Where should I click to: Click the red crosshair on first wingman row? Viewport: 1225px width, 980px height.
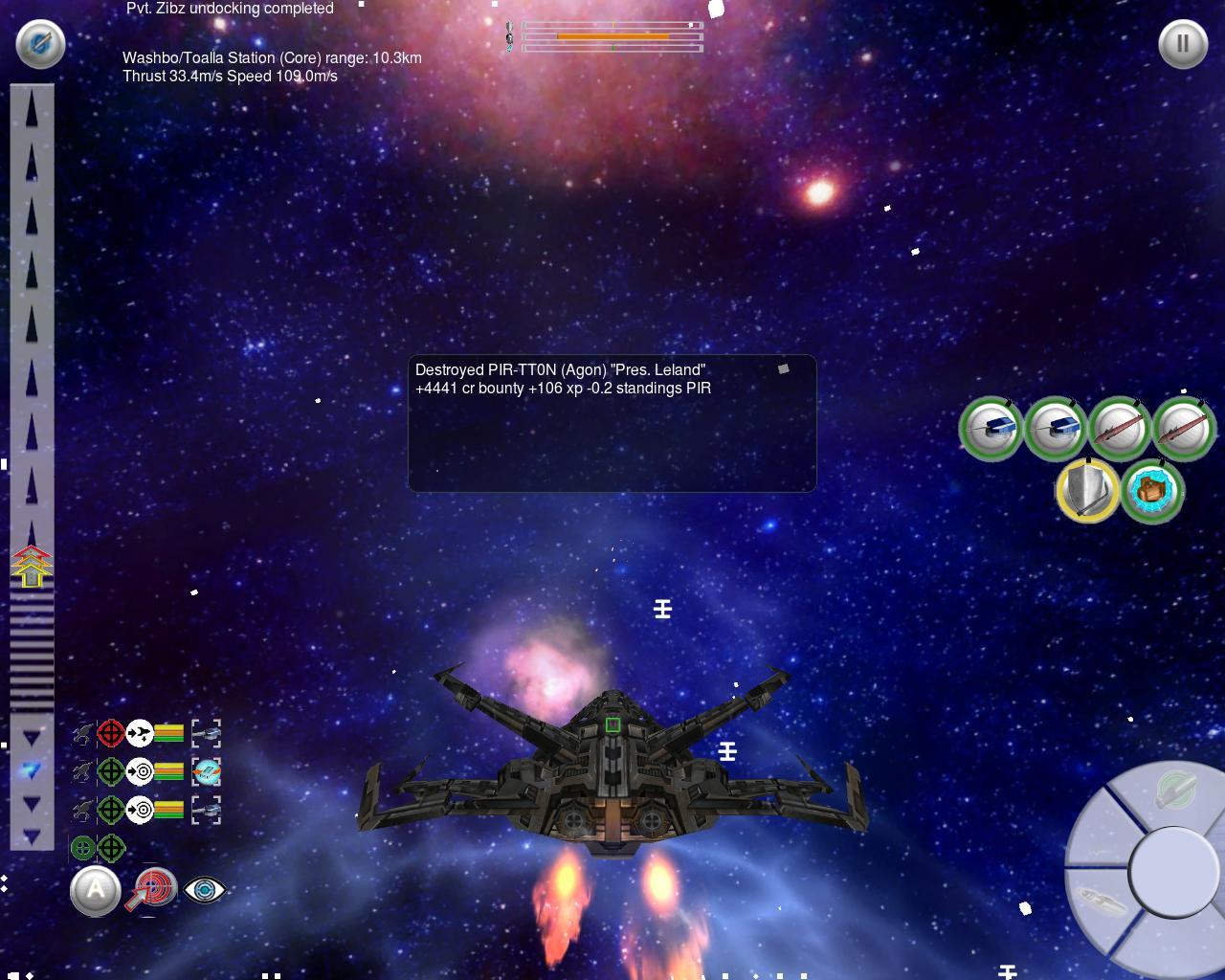pyautogui.click(x=111, y=734)
